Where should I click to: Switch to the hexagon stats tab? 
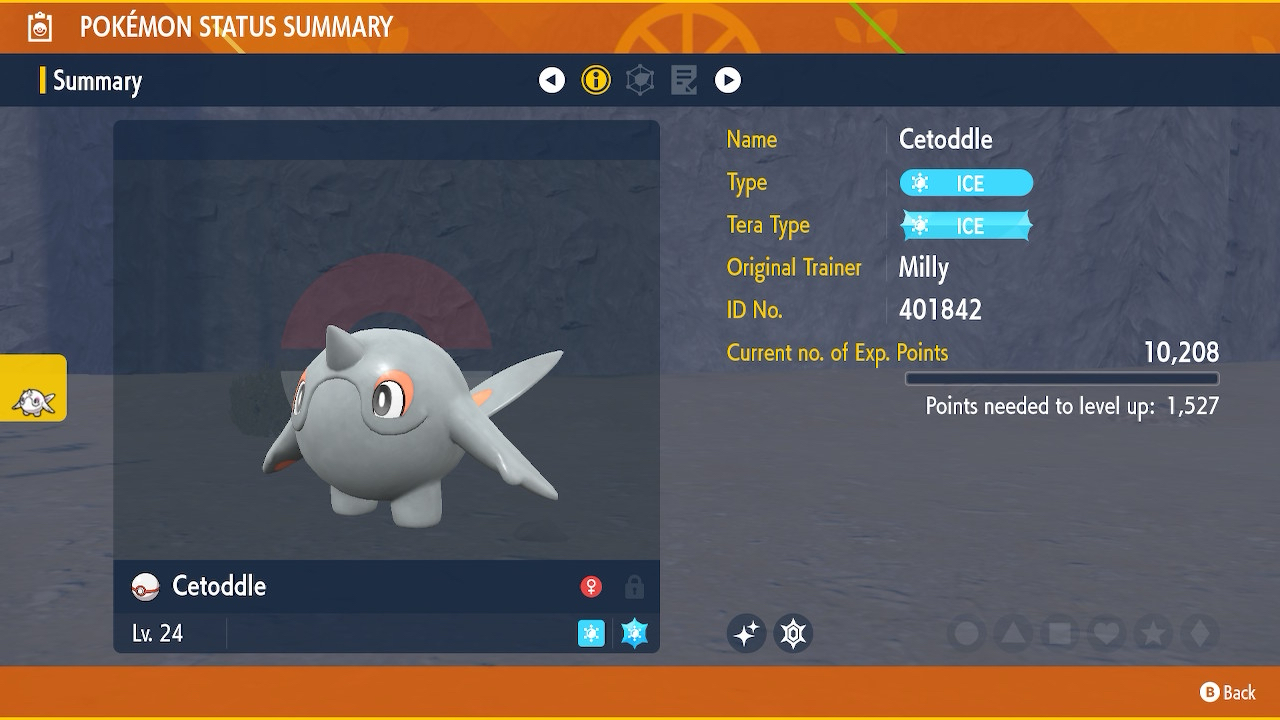(640, 80)
